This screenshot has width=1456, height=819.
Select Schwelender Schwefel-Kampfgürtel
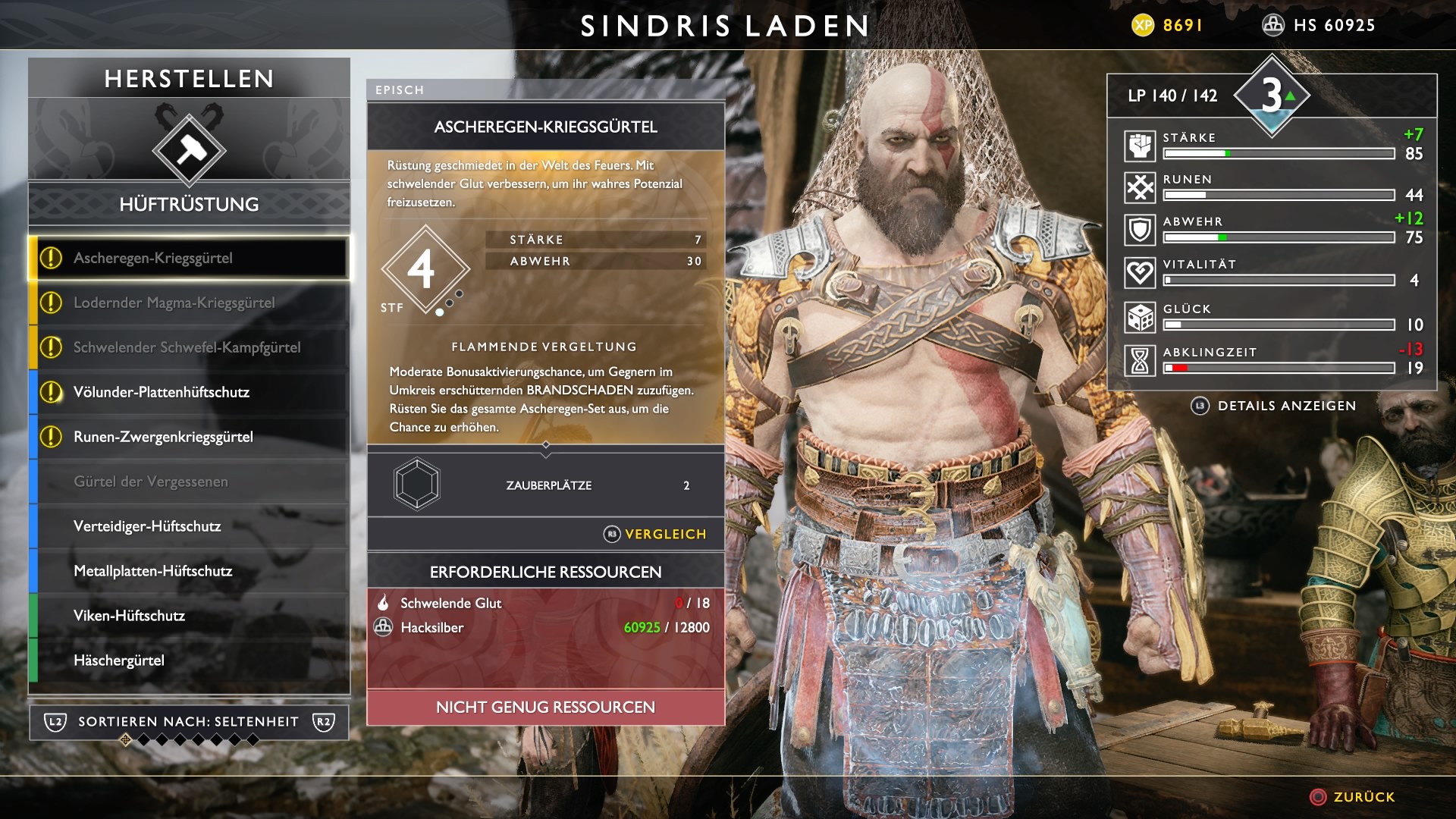pyautogui.click(x=190, y=348)
